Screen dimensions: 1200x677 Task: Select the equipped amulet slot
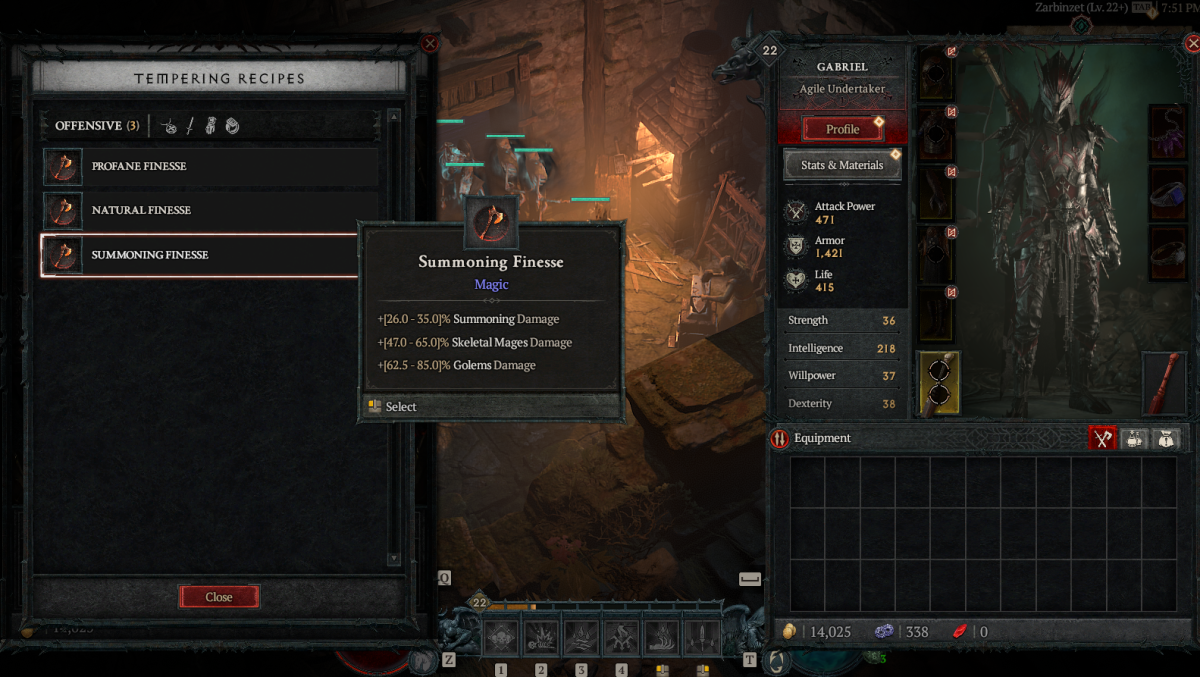[x=1167, y=132]
